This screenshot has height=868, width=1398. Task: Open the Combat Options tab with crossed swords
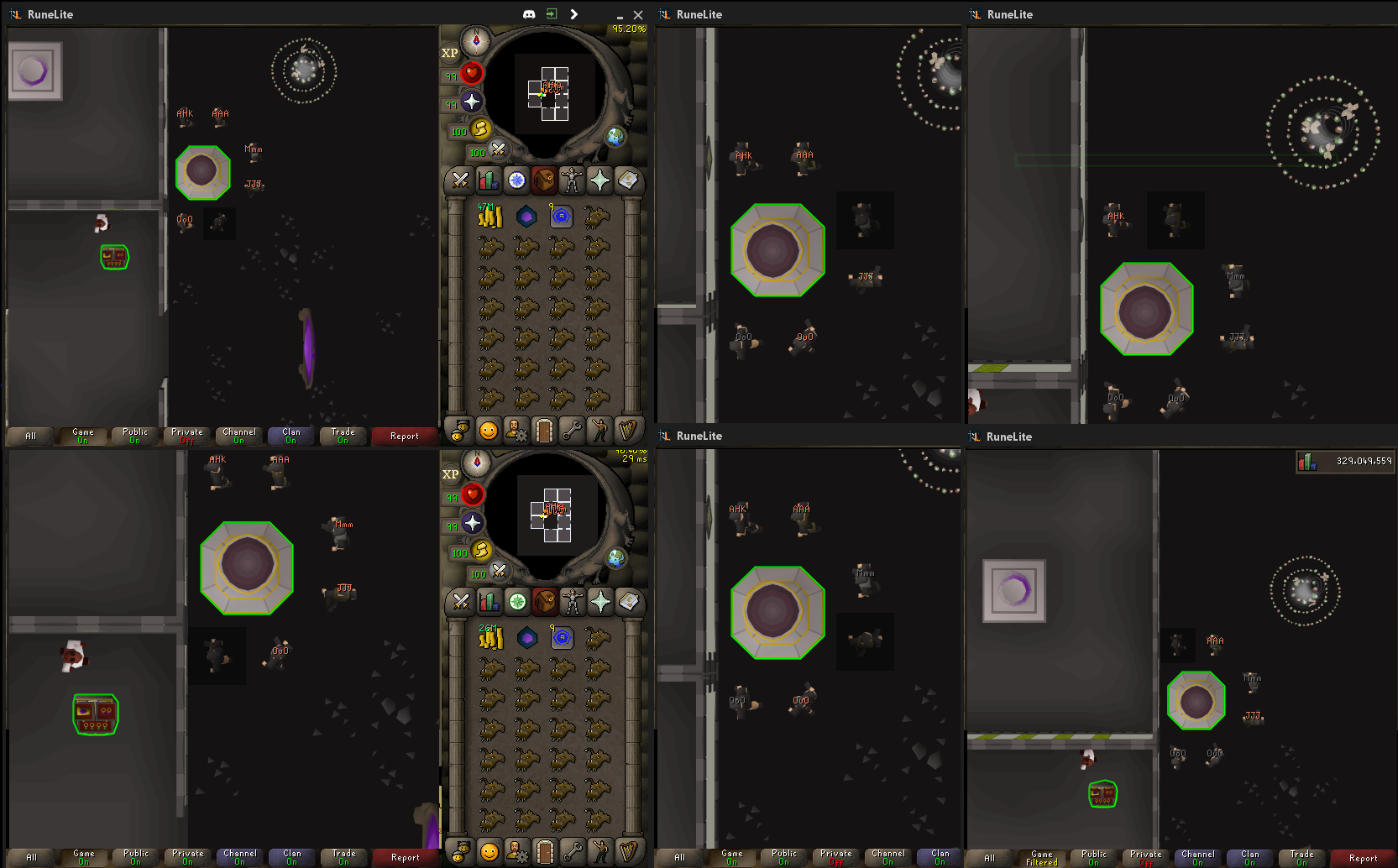458,180
